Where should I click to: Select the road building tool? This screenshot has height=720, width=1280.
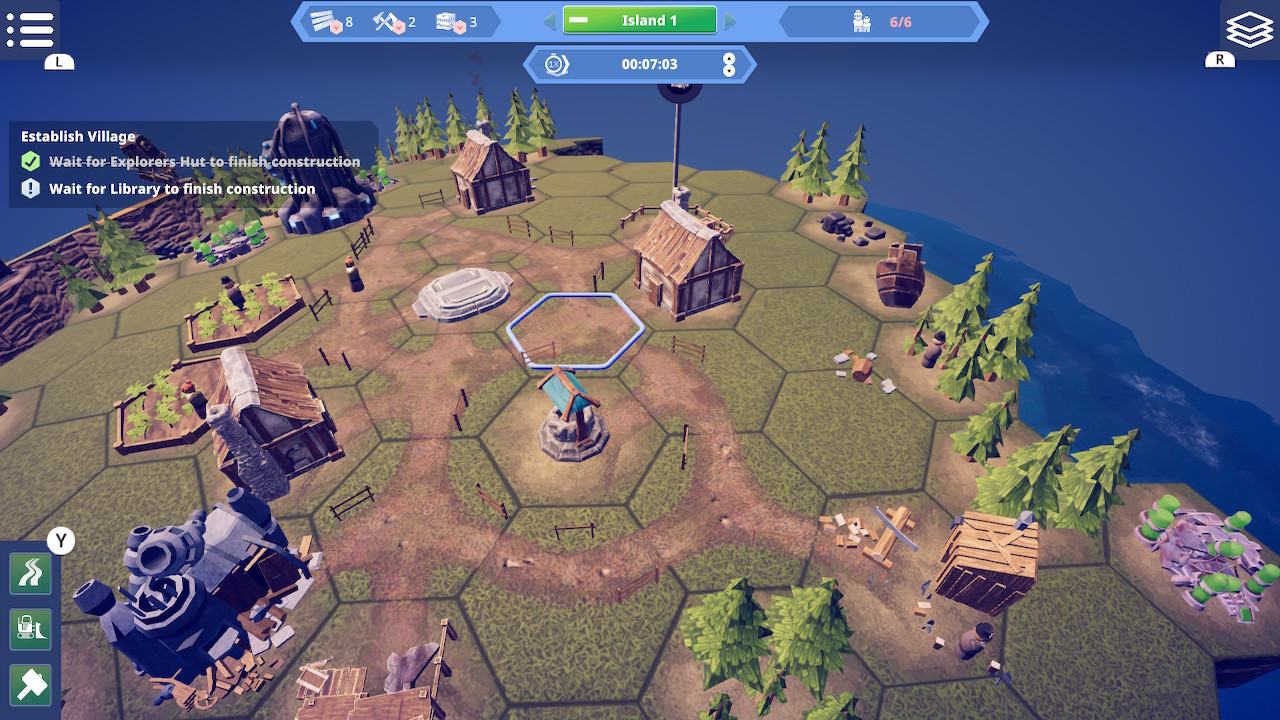click(x=30, y=574)
